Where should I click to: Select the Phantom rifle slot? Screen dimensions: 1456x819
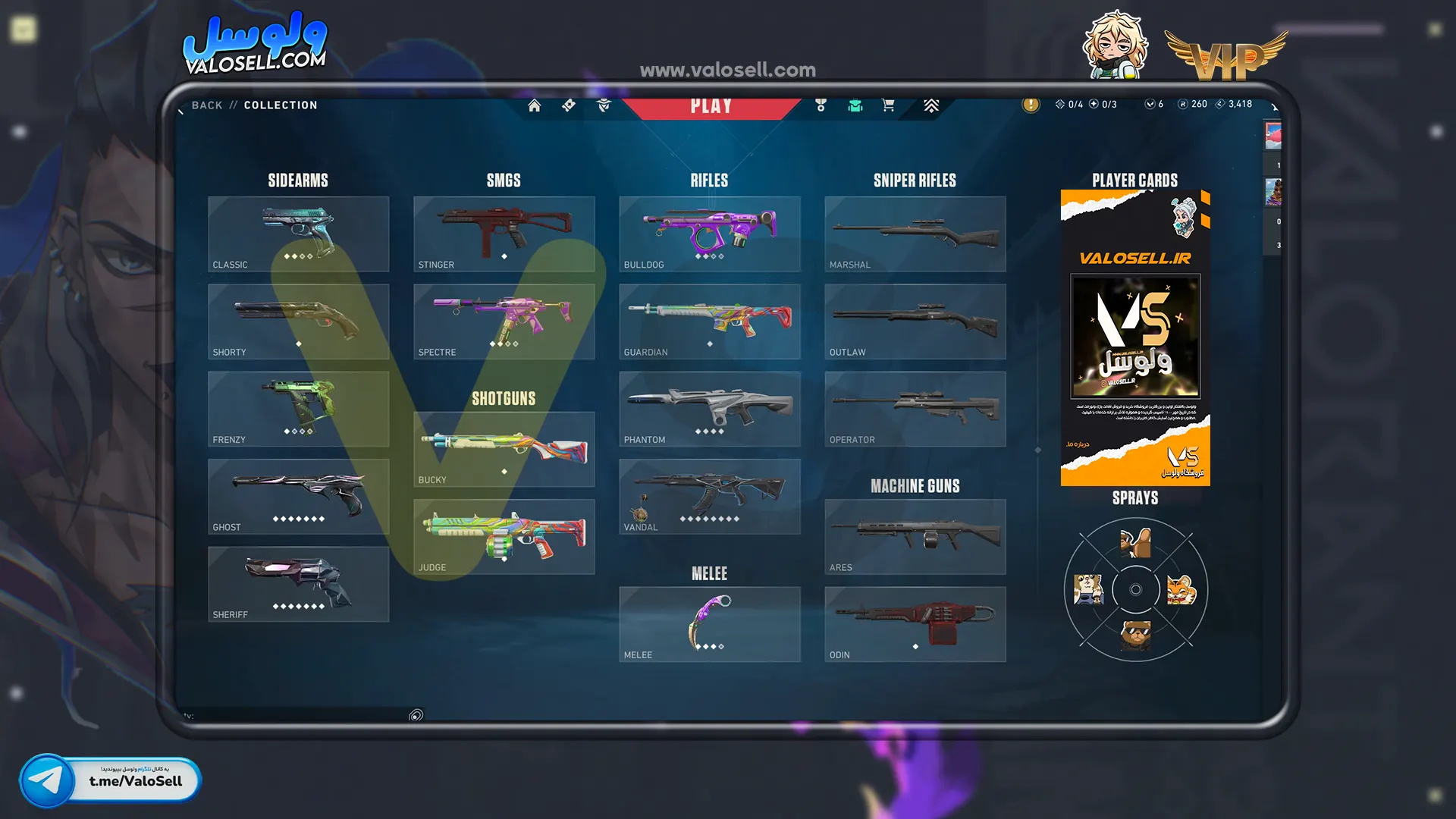coord(709,409)
